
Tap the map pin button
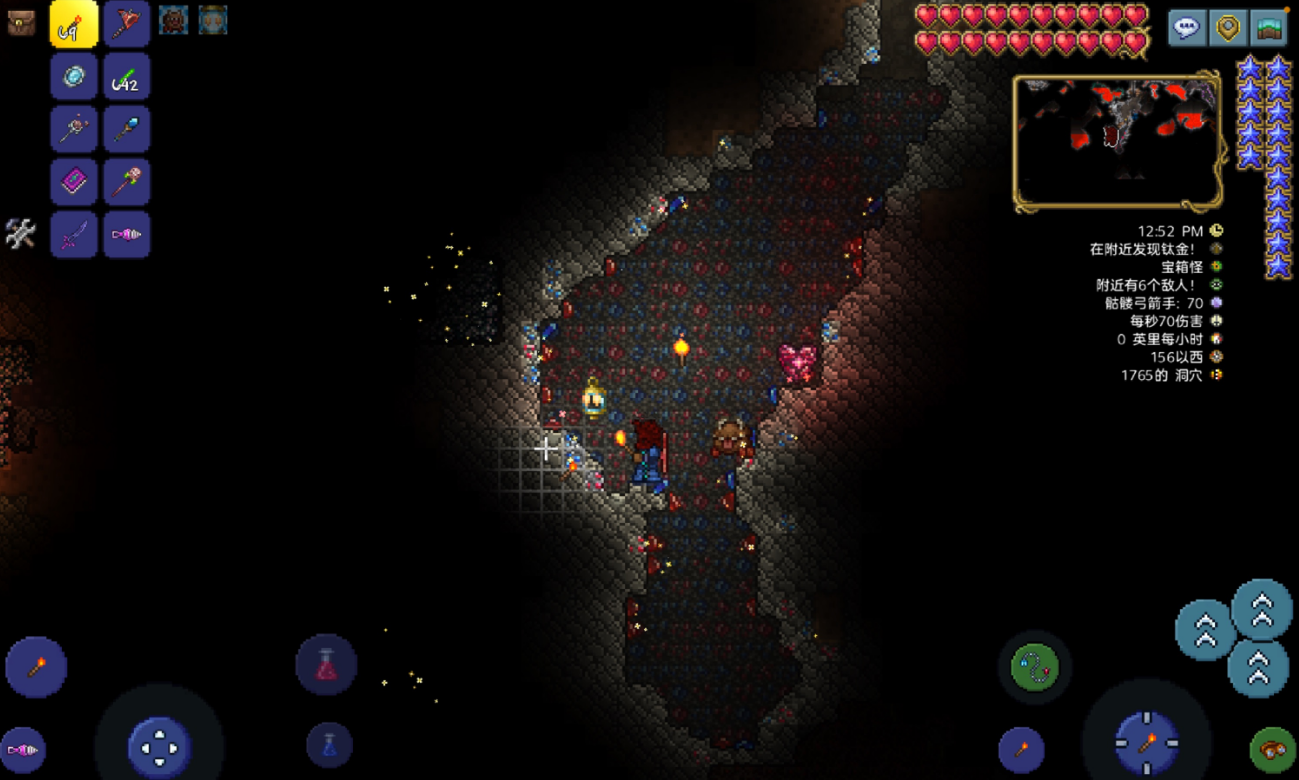pyautogui.click(x=1228, y=28)
